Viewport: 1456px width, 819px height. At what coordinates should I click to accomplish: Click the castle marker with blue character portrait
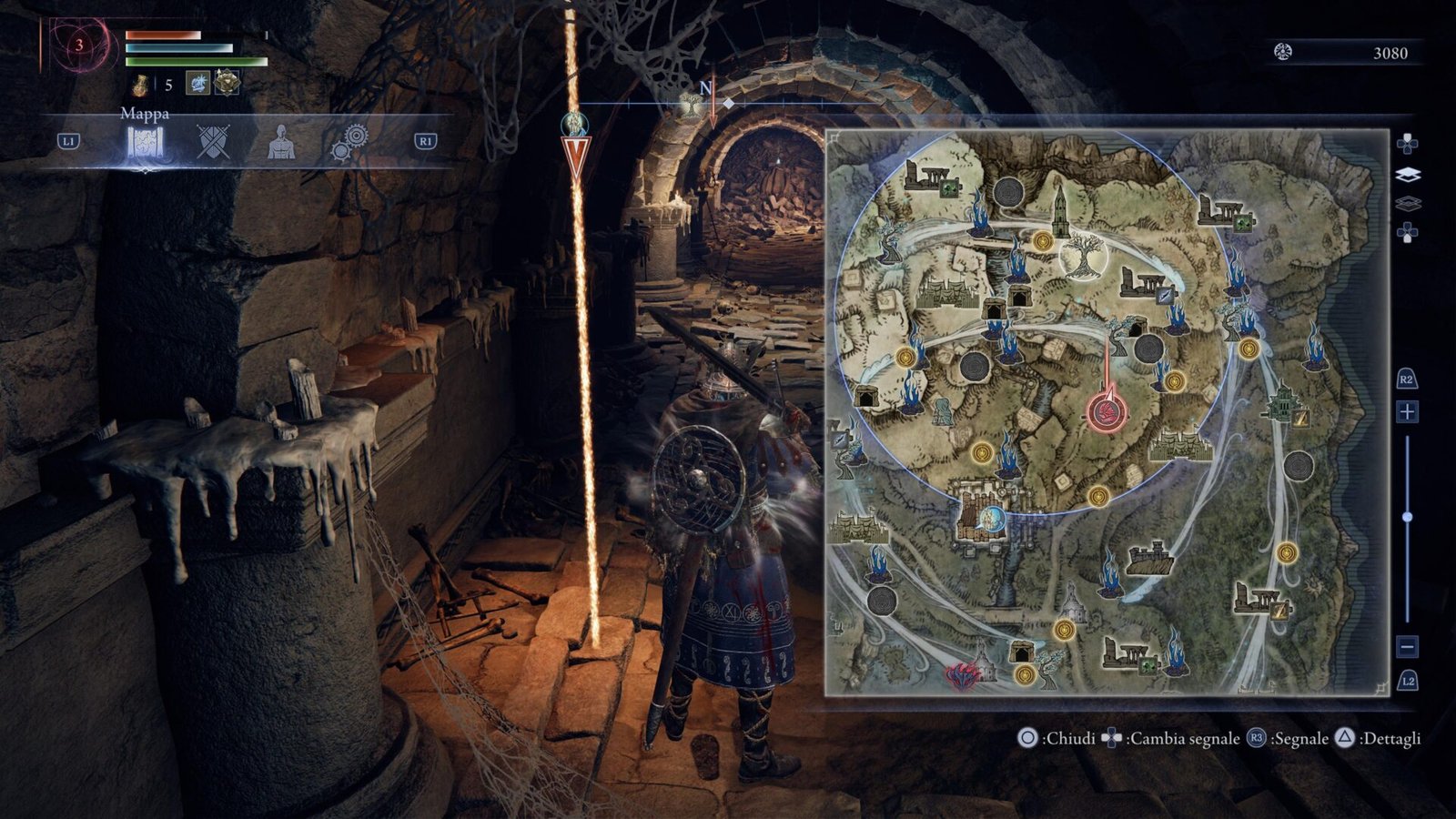pos(981,517)
